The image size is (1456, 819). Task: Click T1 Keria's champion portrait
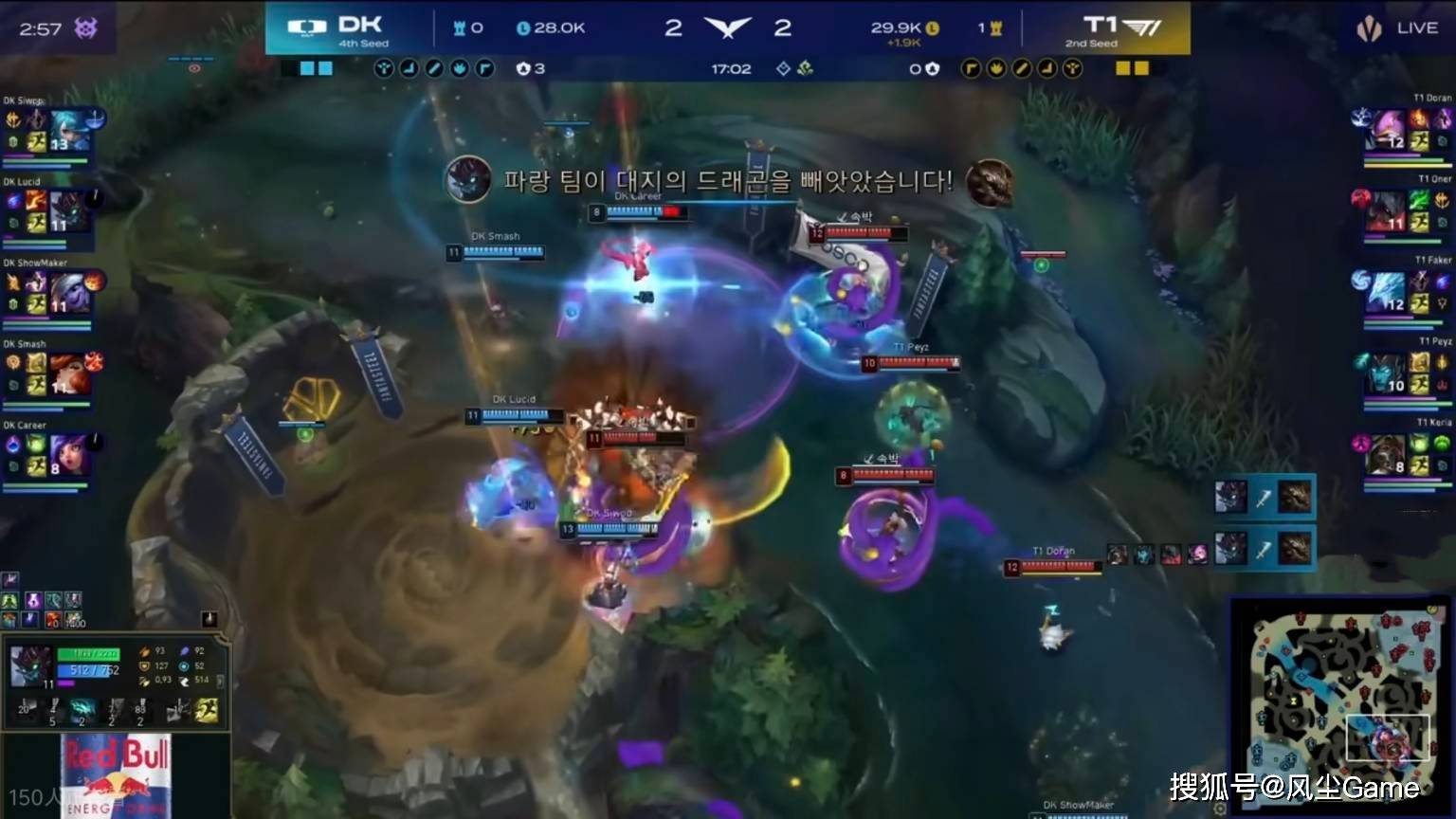[x=1386, y=455]
